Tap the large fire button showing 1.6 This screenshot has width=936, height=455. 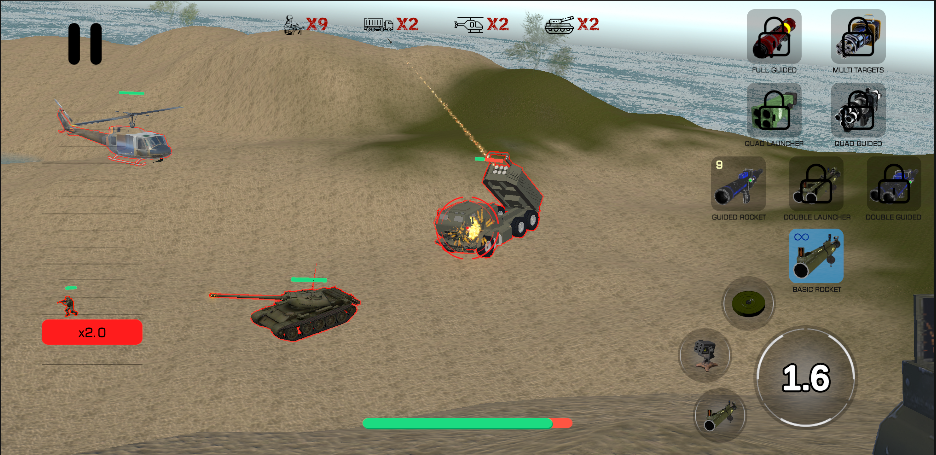(805, 377)
